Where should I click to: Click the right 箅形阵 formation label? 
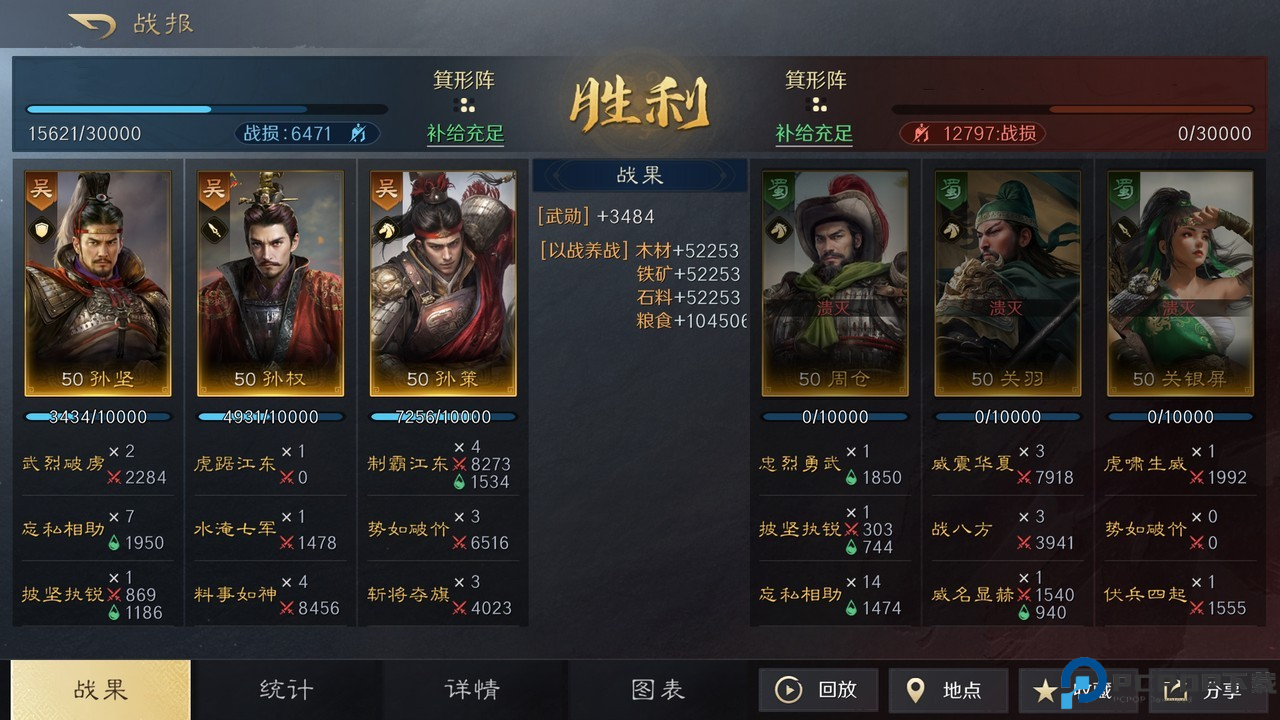click(816, 81)
